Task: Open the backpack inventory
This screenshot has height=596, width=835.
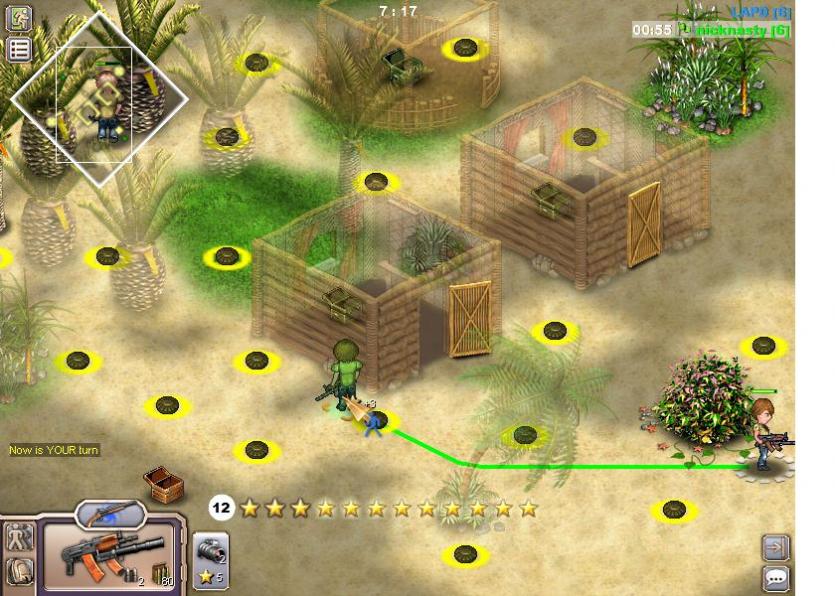Action: pos(19,571)
